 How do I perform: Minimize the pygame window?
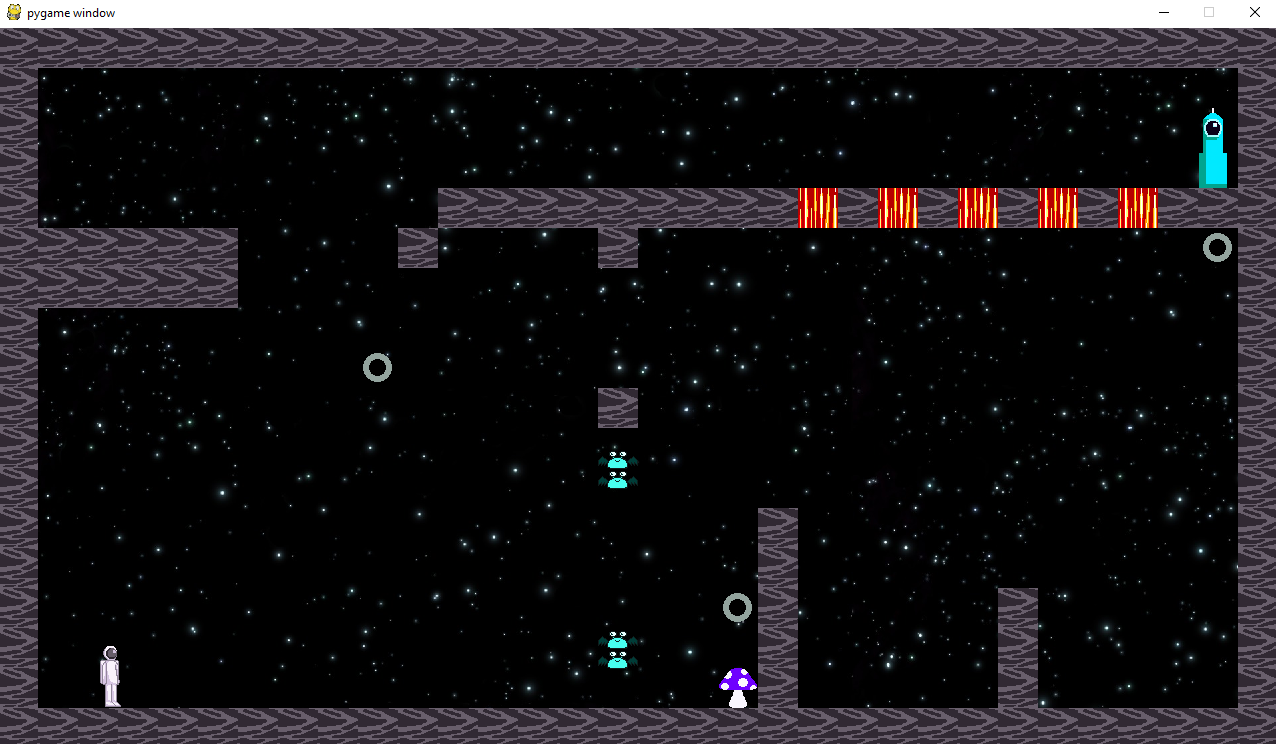(1164, 13)
